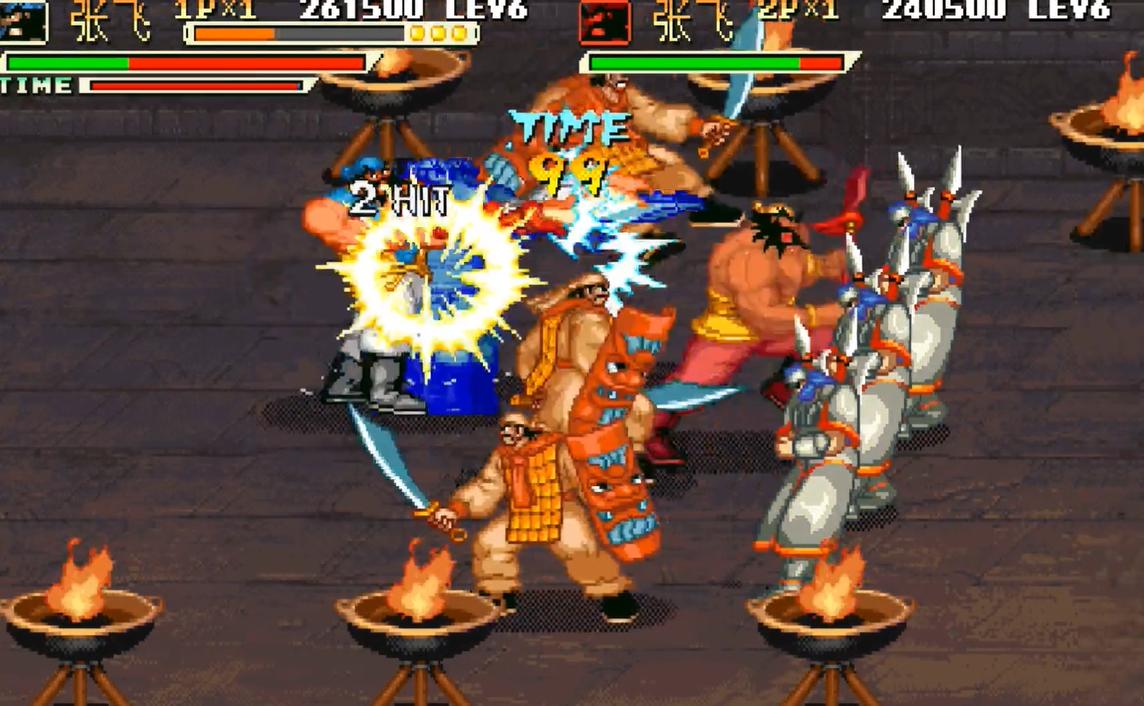Click player one's Zhang Fei portrait
The height and width of the screenshot is (706, 1144).
[x=24, y=20]
